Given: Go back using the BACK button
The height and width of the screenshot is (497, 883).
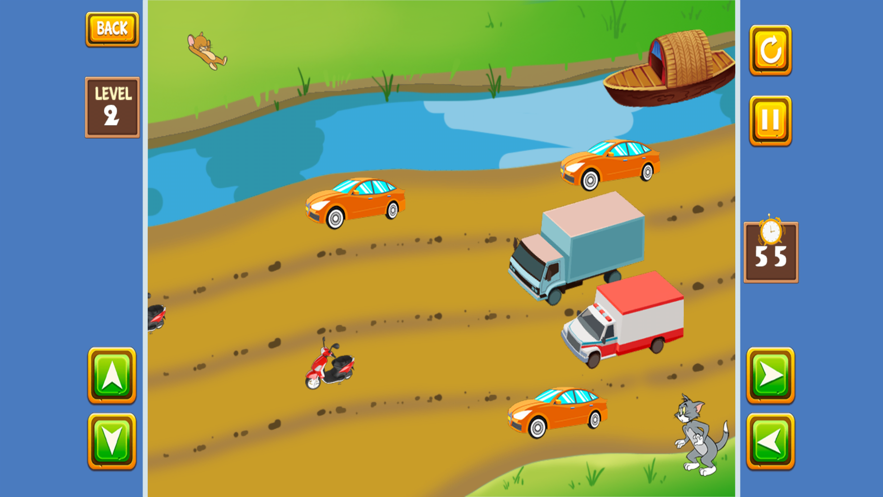Looking at the screenshot, I should pyautogui.click(x=112, y=29).
